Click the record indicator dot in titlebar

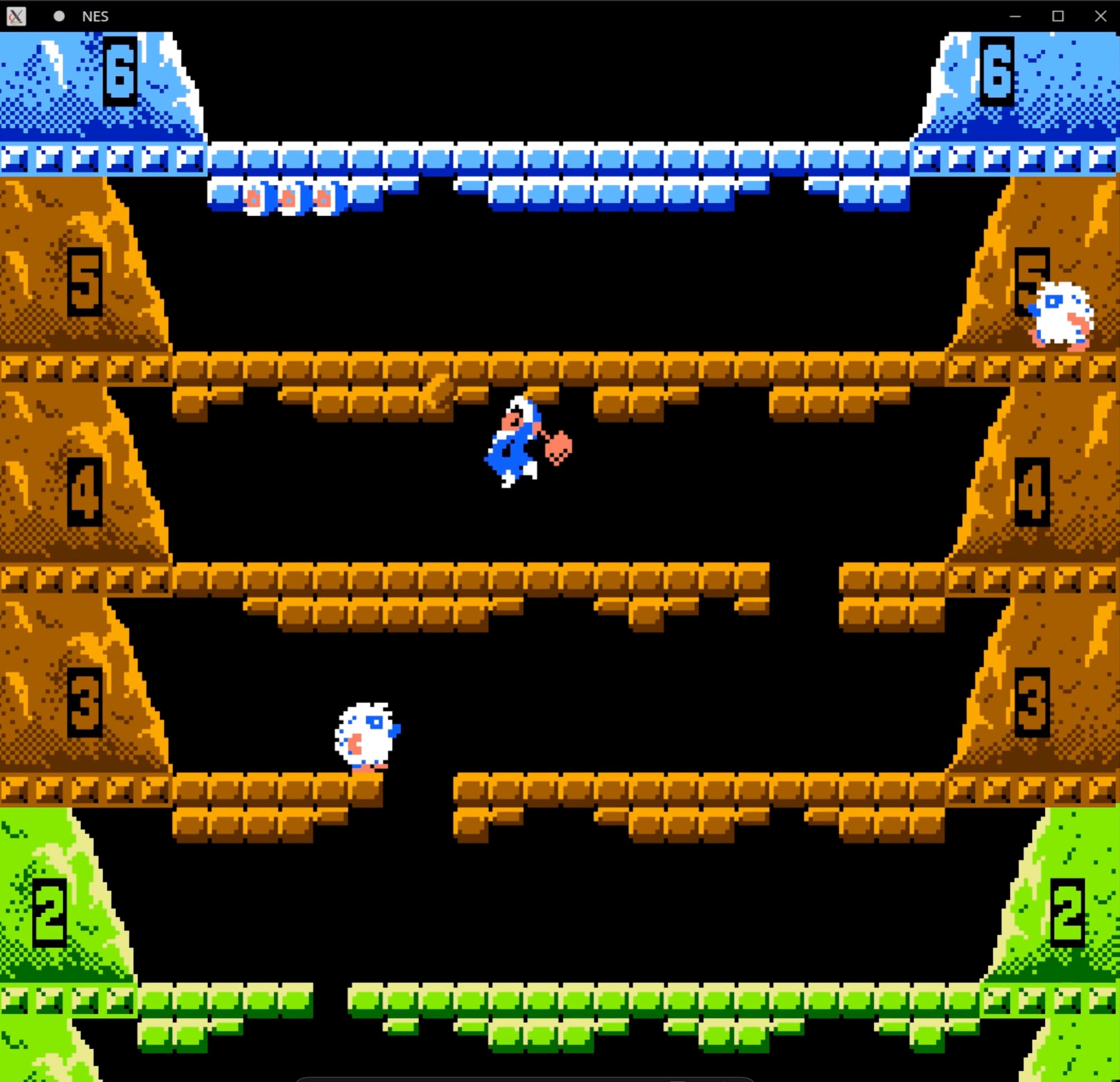click(x=59, y=16)
